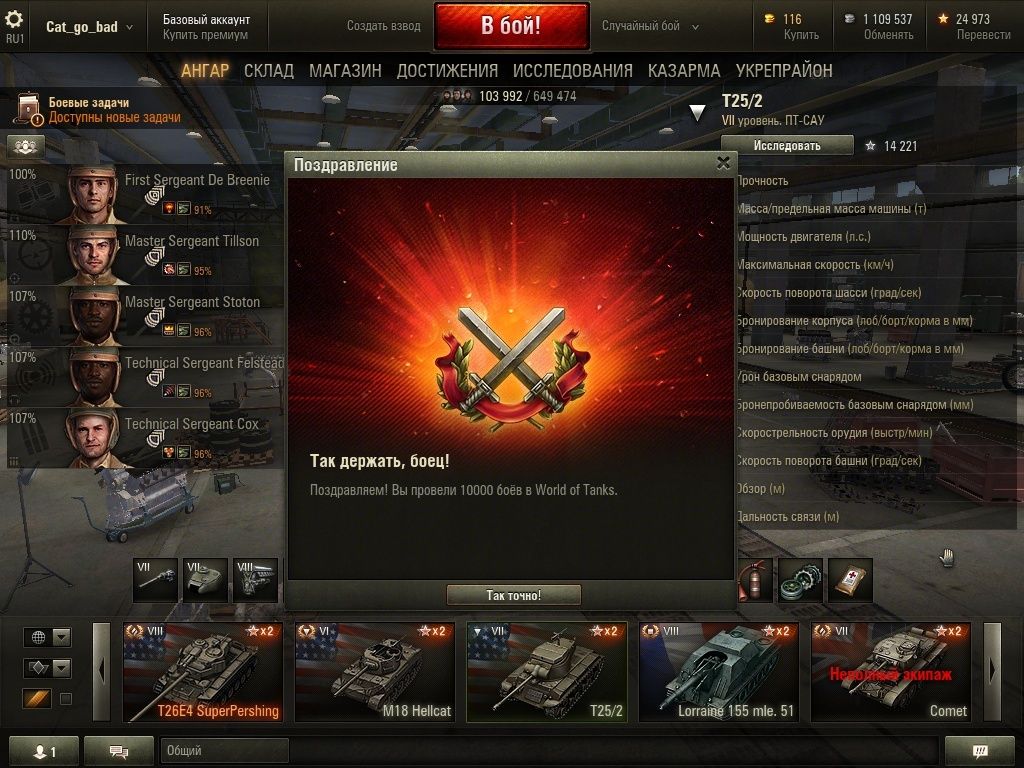Open the УКРЕПРАЙОН tab
Image resolution: width=1024 pixels, height=768 pixels.
click(784, 71)
